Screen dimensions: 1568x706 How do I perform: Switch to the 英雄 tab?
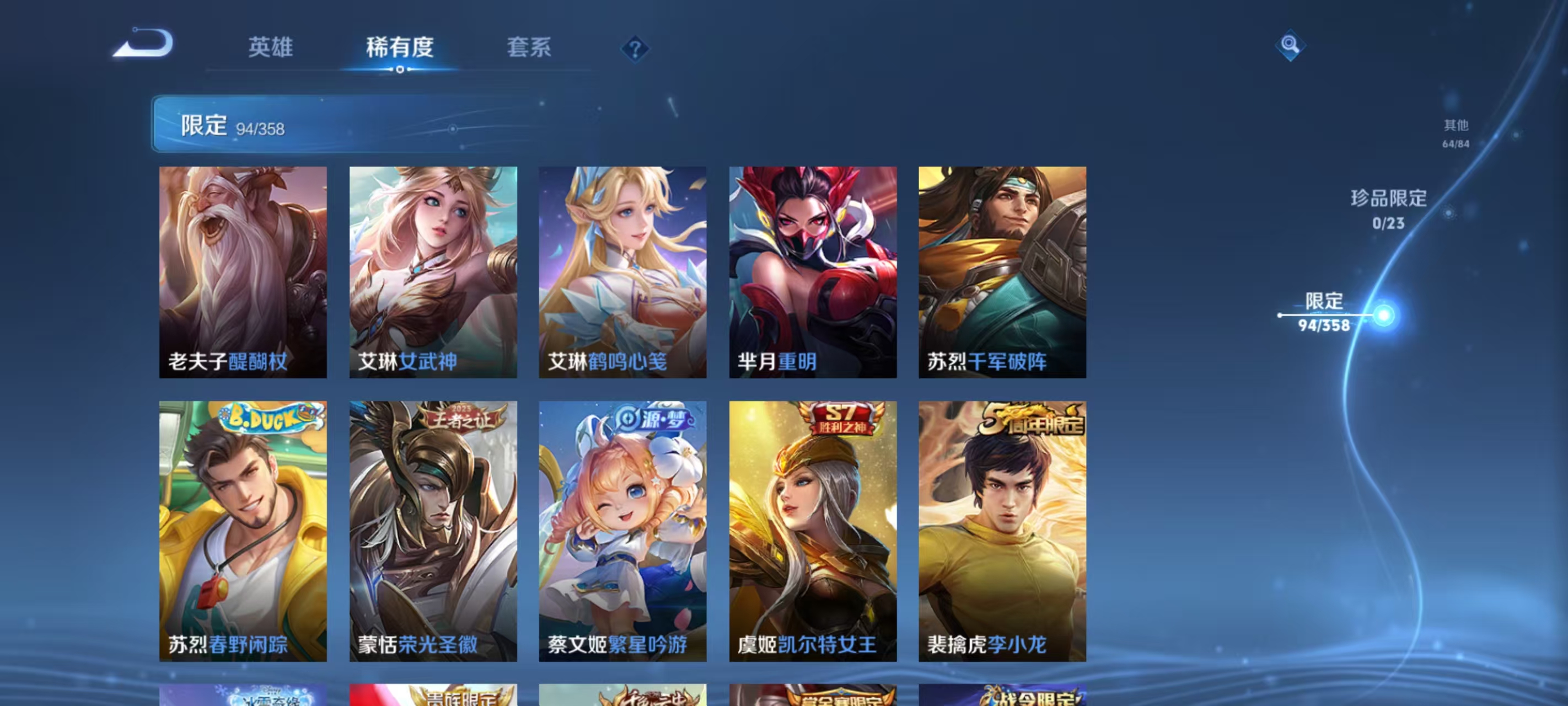pos(271,49)
